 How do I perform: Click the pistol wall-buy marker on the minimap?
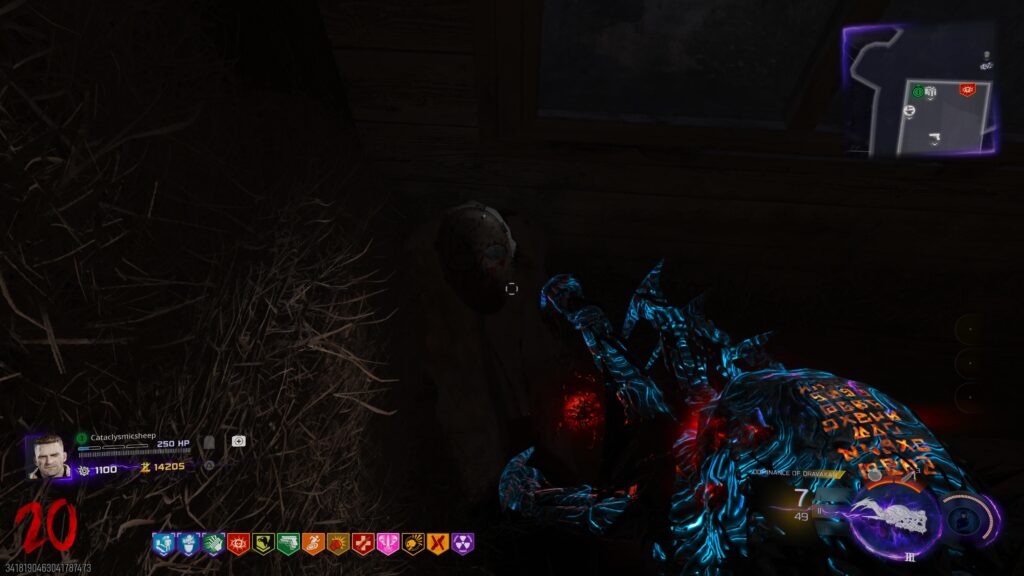click(932, 138)
